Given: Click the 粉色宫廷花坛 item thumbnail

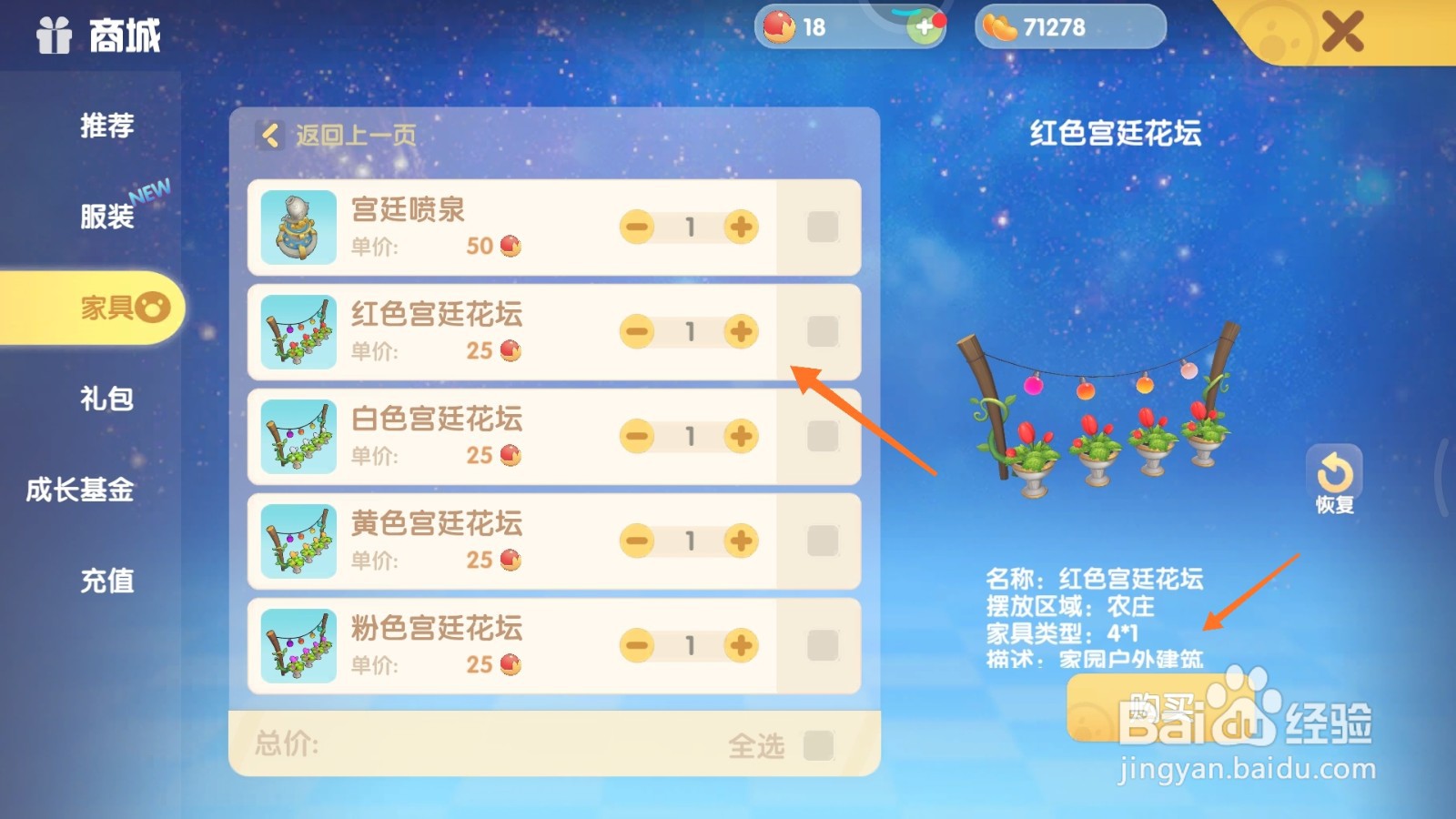Looking at the screenshot, I should (x=297, y=645).
